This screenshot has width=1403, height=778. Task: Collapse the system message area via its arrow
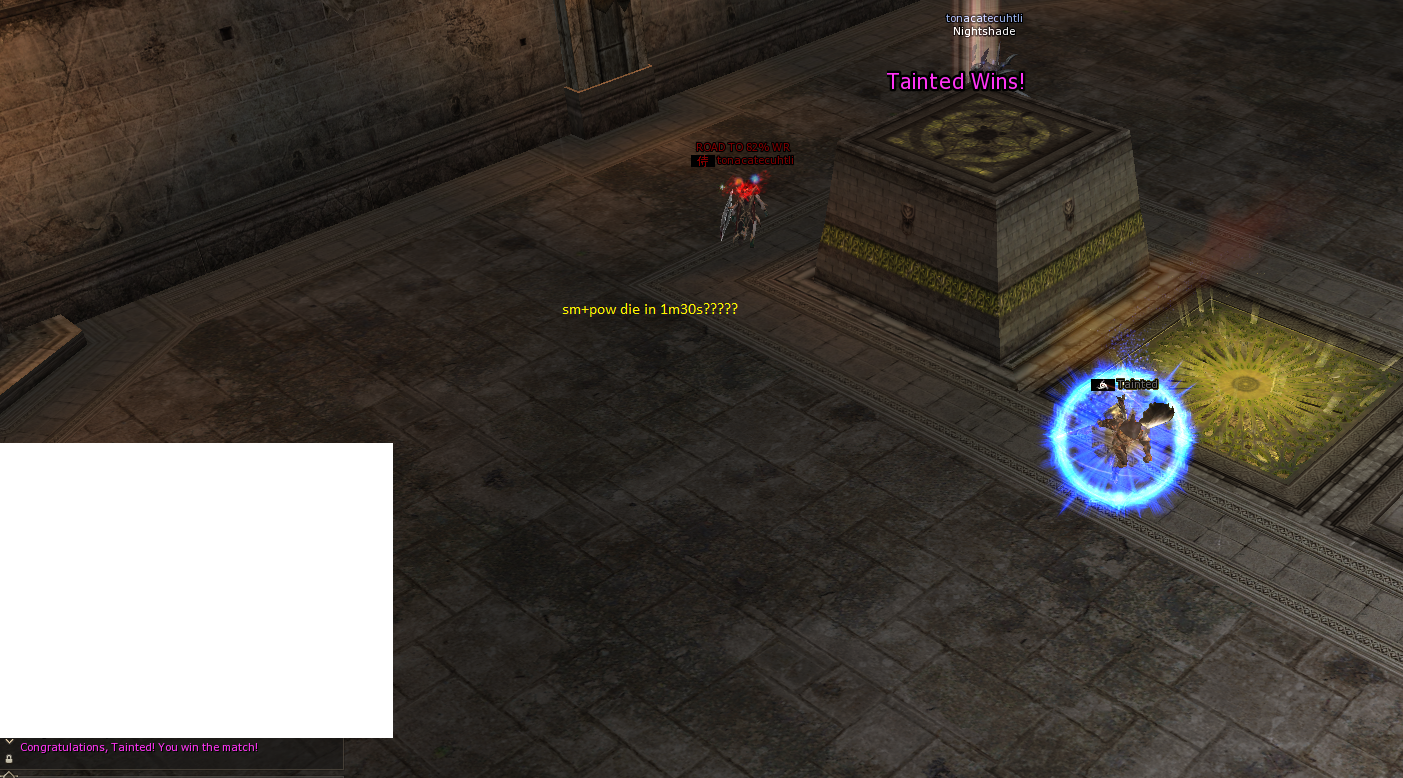point(9,741)
